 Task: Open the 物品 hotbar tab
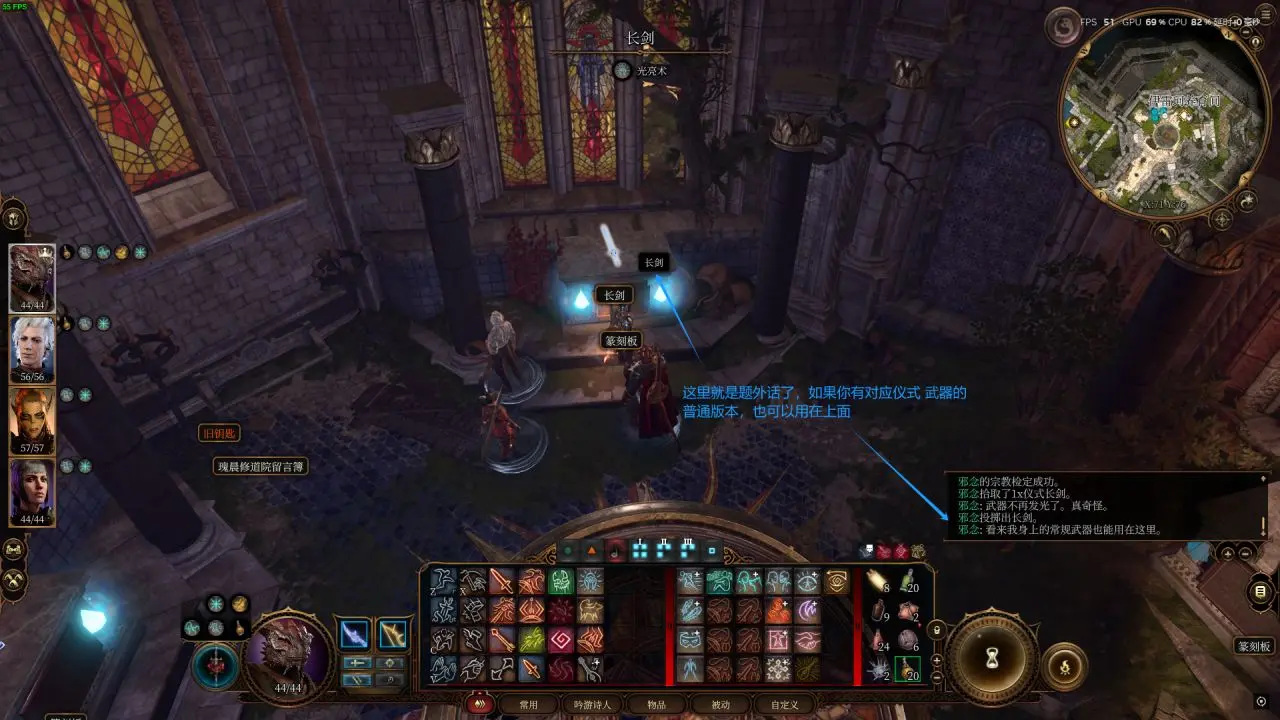click(656, 704)
